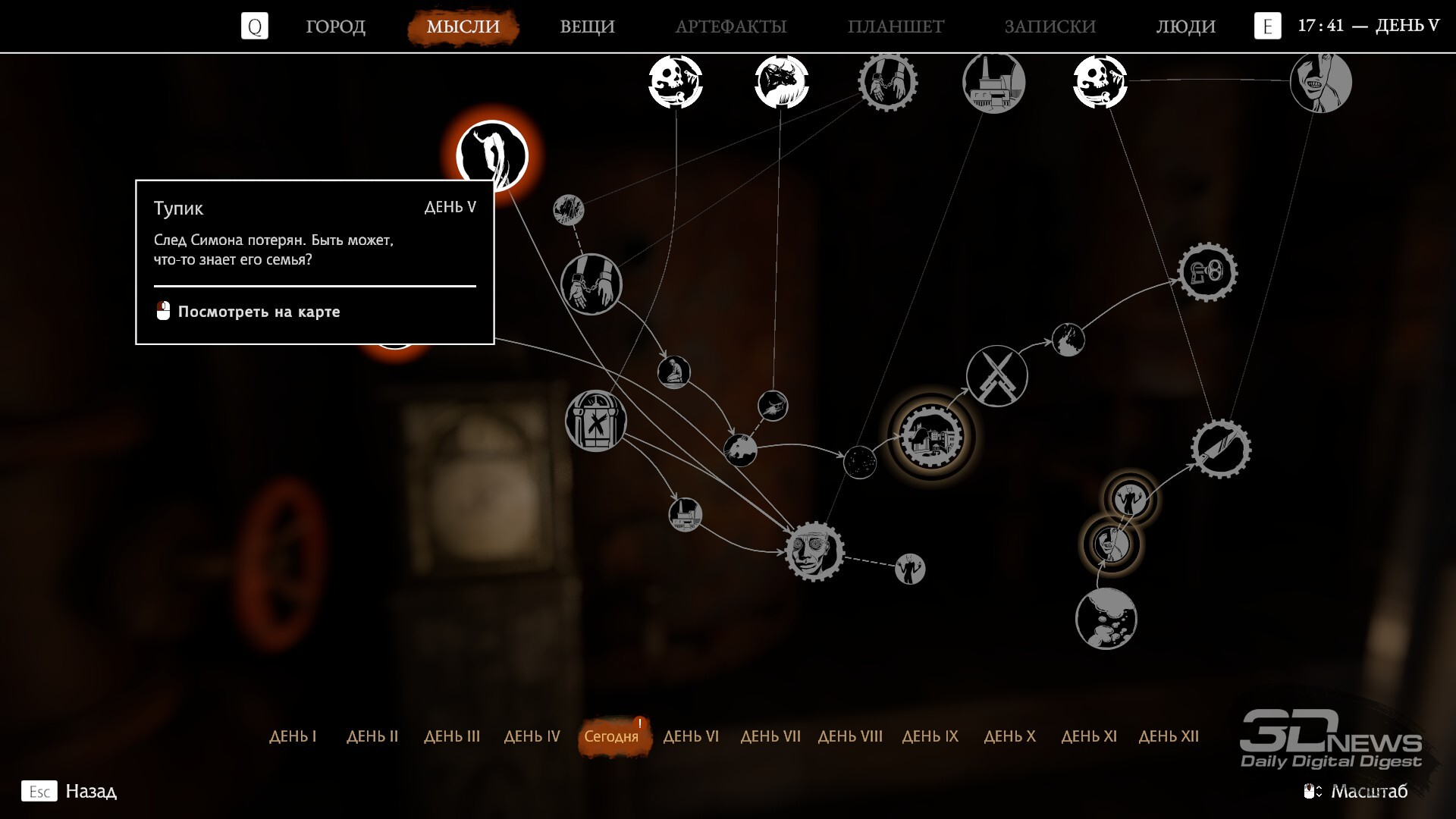Show ДЕНЬ VII on the timeline
The image size is (1456, 819).
tap(770, 736)
